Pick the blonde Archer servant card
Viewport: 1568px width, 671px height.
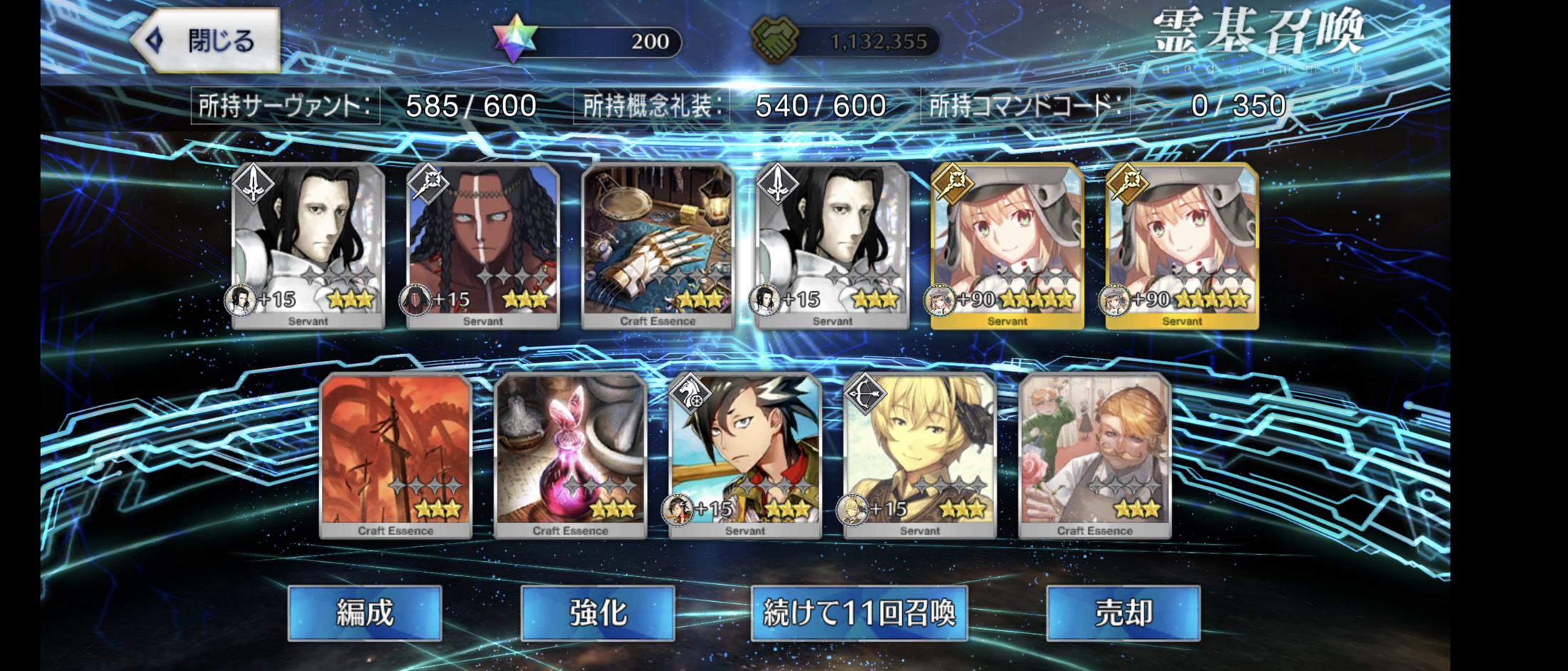coord(920,455)
